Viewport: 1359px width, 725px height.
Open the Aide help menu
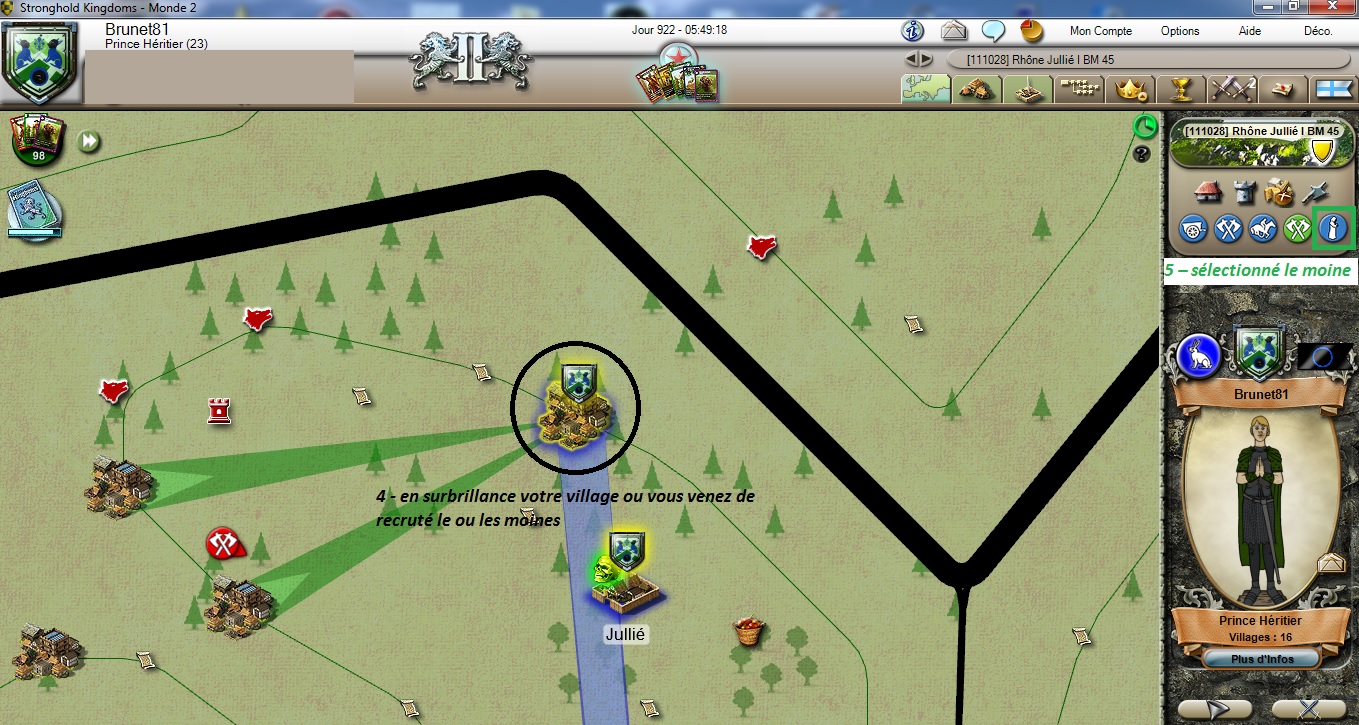pyautogui.click(x=1250, y=31)
